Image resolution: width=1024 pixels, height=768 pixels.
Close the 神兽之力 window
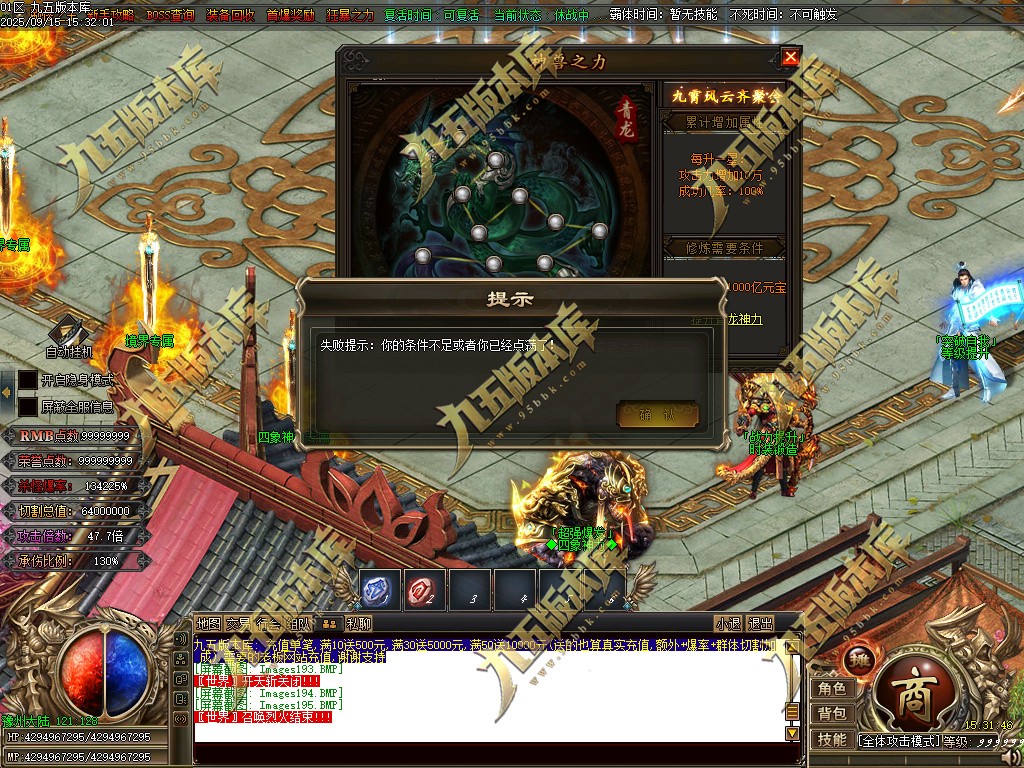tap(790, 58)
